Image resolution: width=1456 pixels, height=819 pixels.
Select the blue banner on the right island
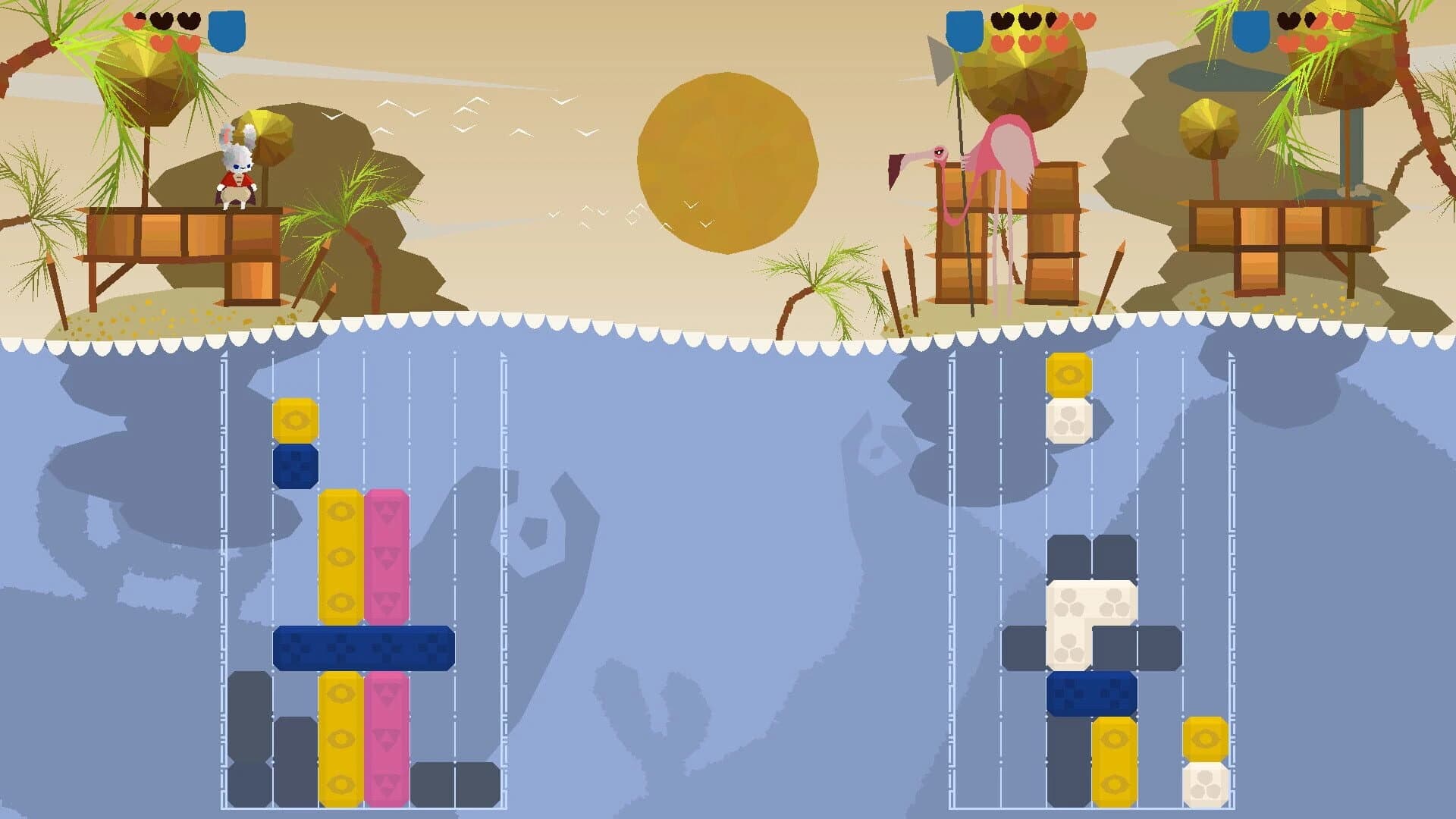coord(1253,30)
